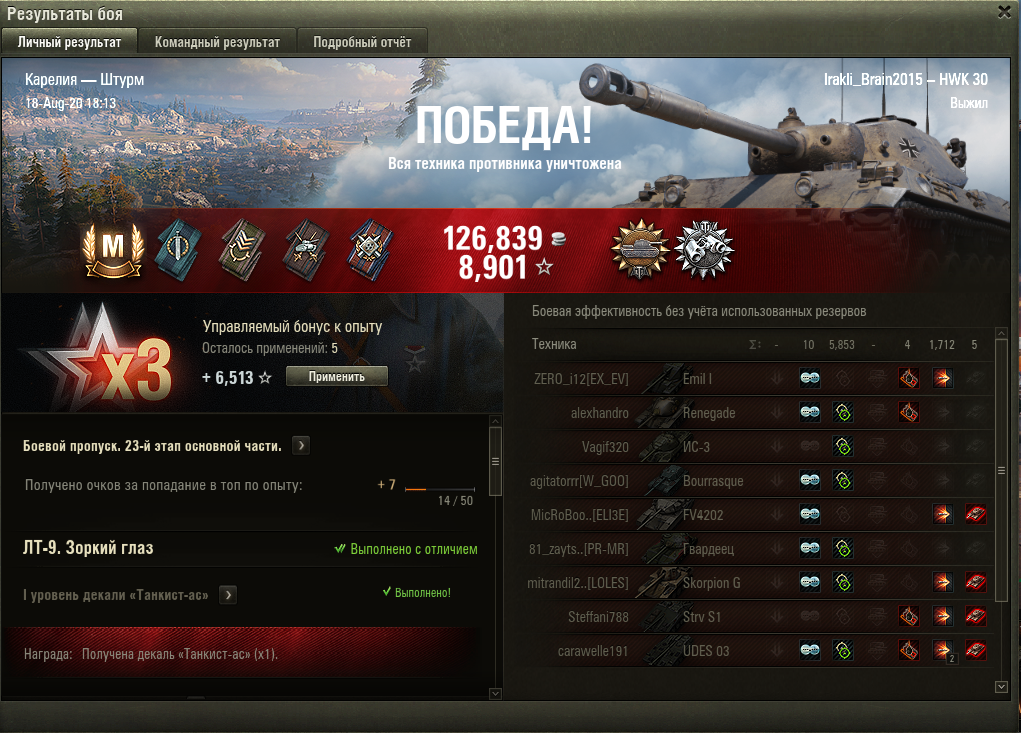Screen dimensions: 1021x733
Task: Expand the Боевой пропуск stage arrow
Action: [301, 445]
